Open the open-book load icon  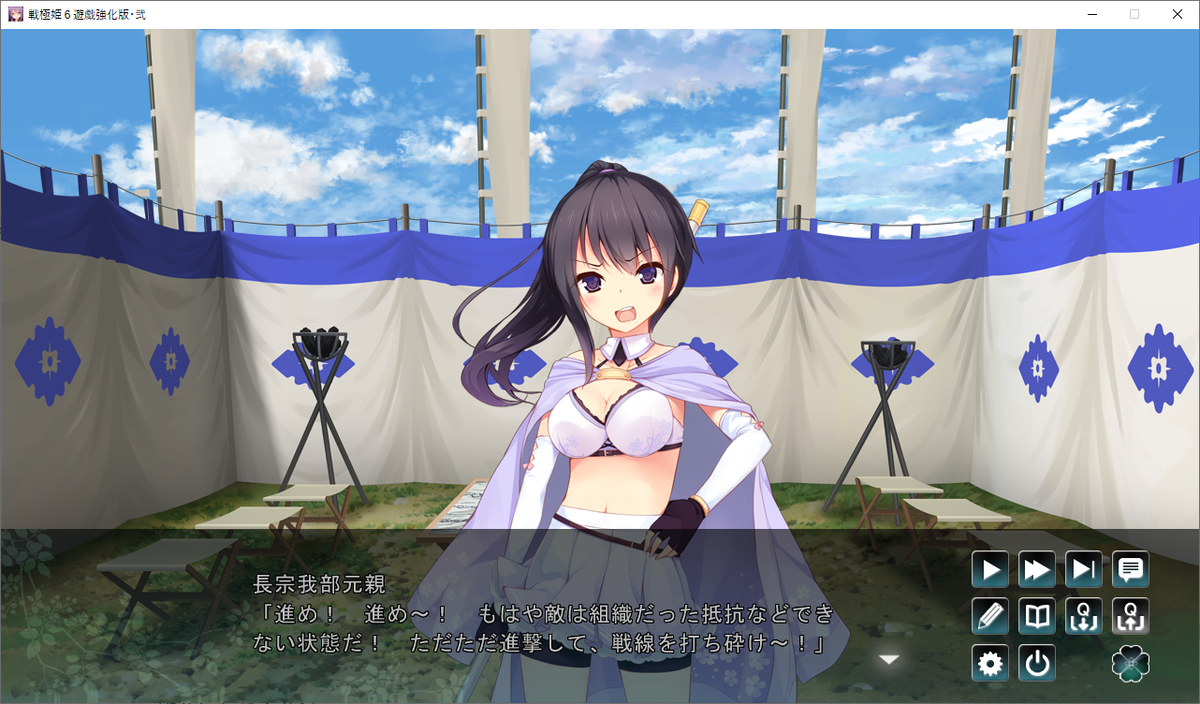[1037, 616]
